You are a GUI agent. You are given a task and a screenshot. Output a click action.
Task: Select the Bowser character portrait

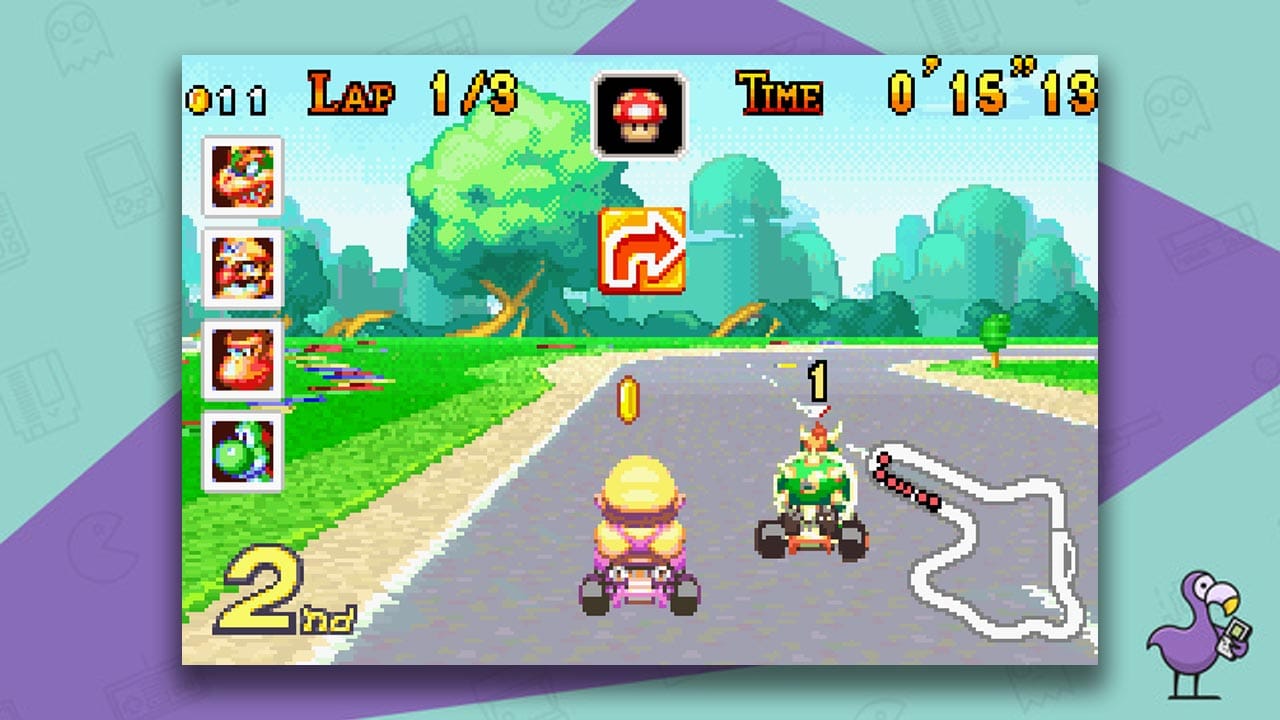[x=240, y=173]
